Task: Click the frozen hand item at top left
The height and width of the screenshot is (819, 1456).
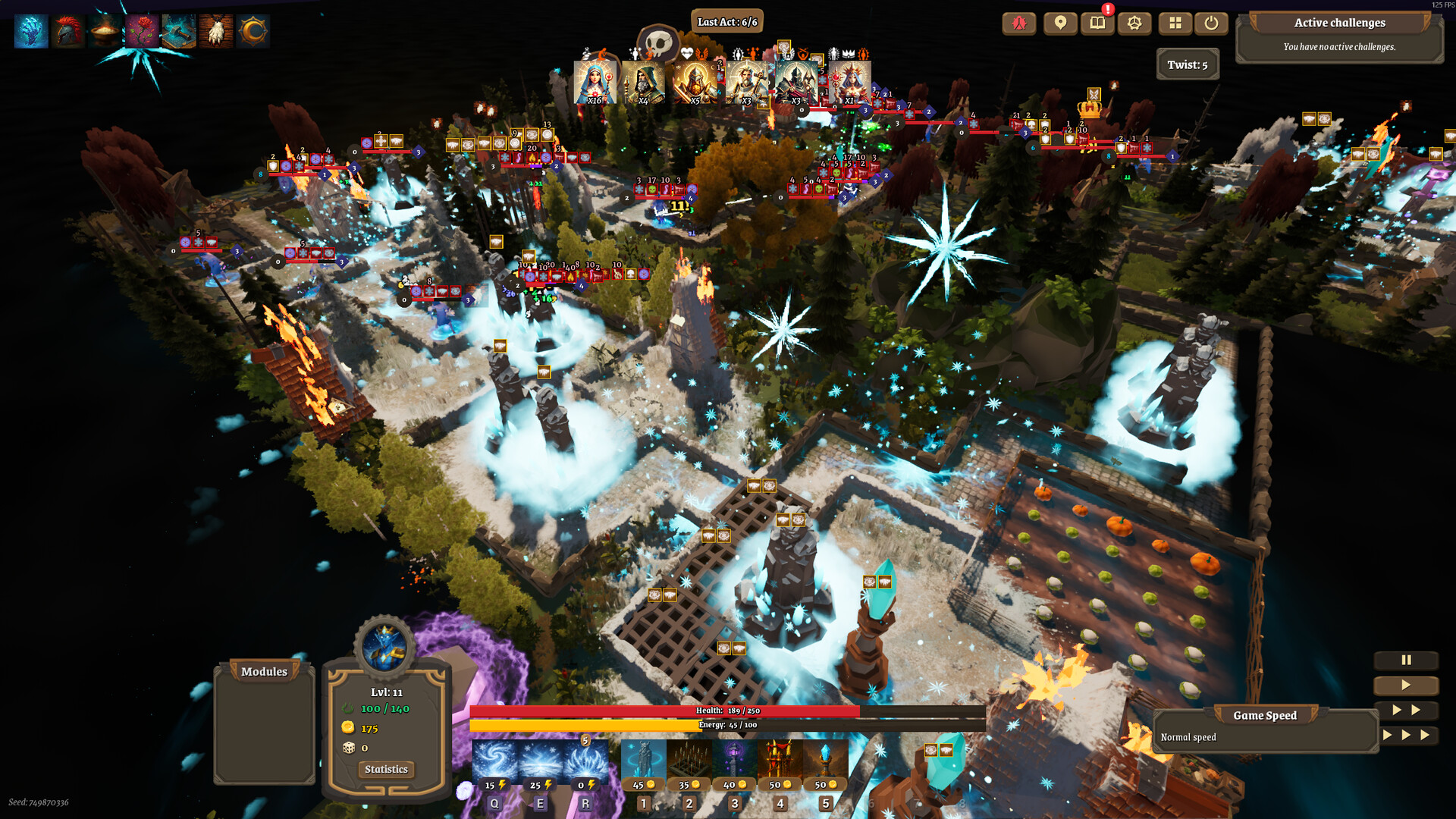Action: [31, 31]
